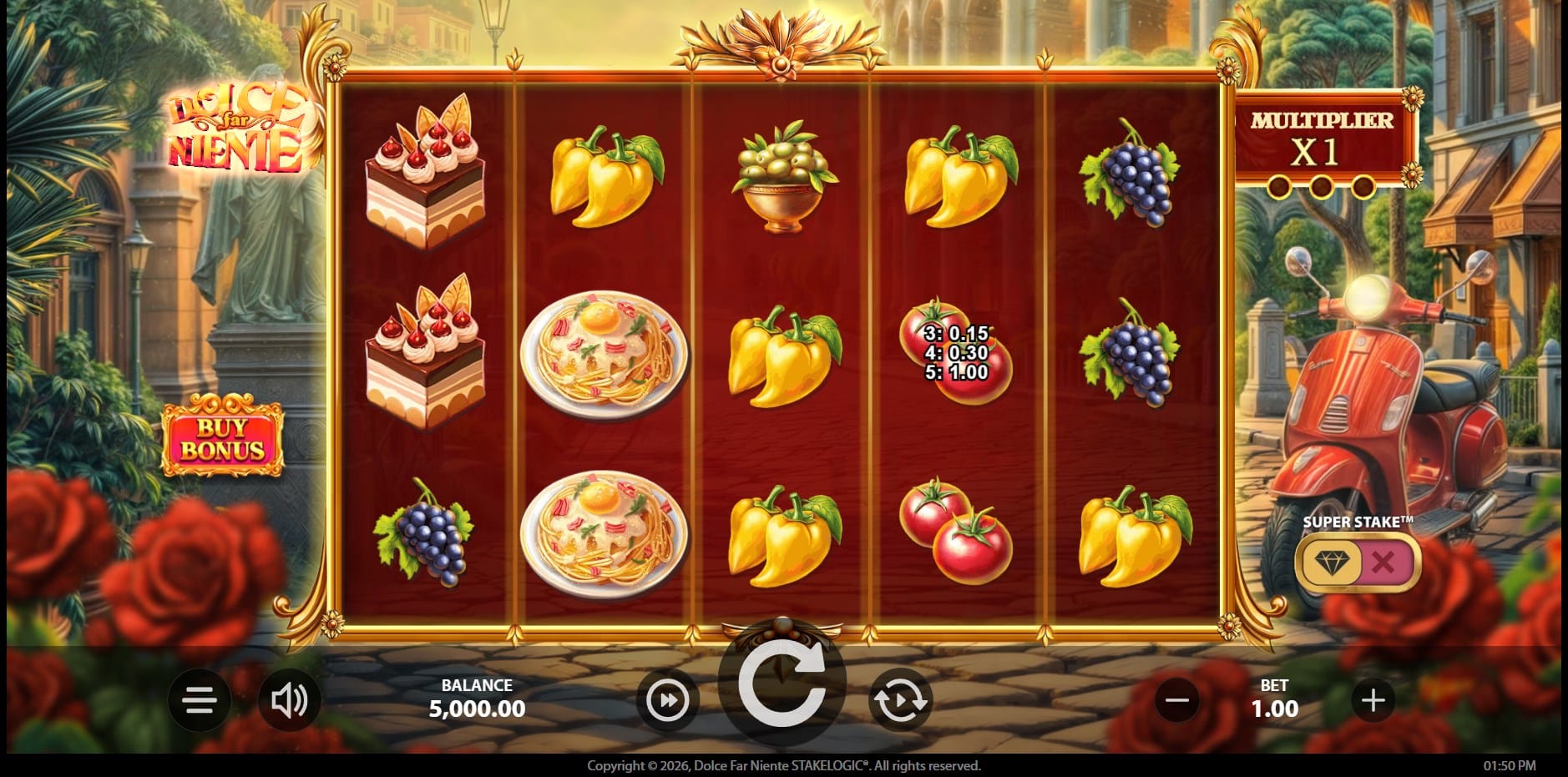Screen dimensions: 1568x777
Task: Activate the fast-forward turbo spin button
Action: point(668,700)
